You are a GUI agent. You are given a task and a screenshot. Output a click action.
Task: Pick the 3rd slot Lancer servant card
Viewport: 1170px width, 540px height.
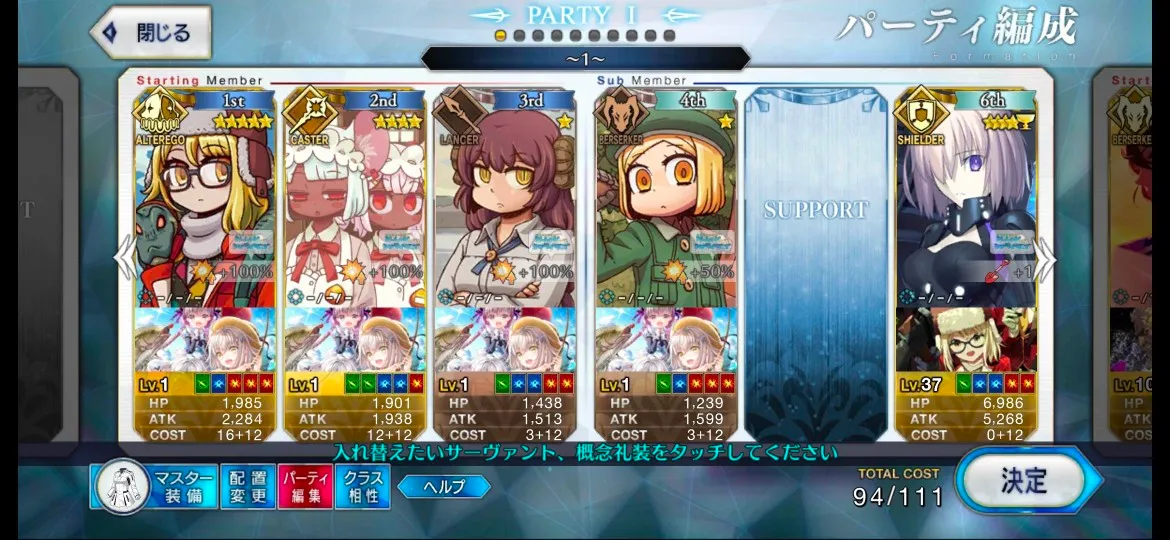click(x=504, y=200)
